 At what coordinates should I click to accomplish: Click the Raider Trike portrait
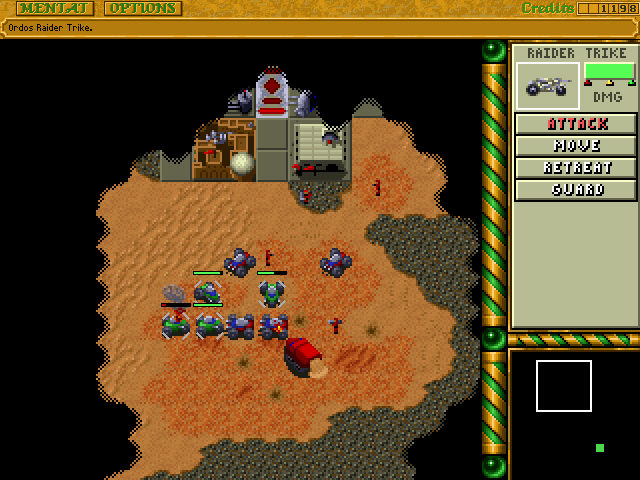pyautogui.click(x=548, y=86)
